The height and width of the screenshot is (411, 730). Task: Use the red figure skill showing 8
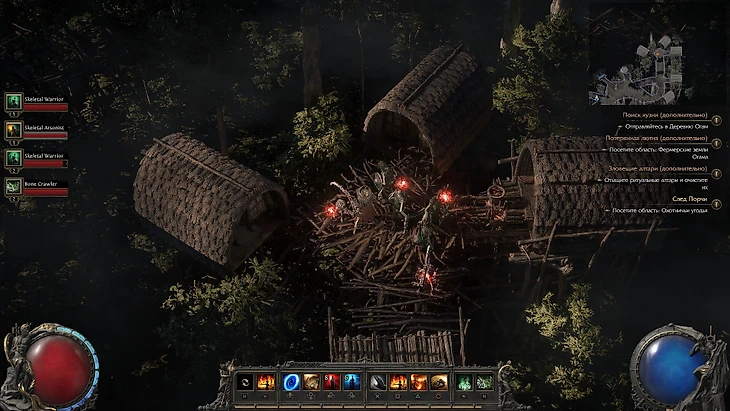[331, 381]
